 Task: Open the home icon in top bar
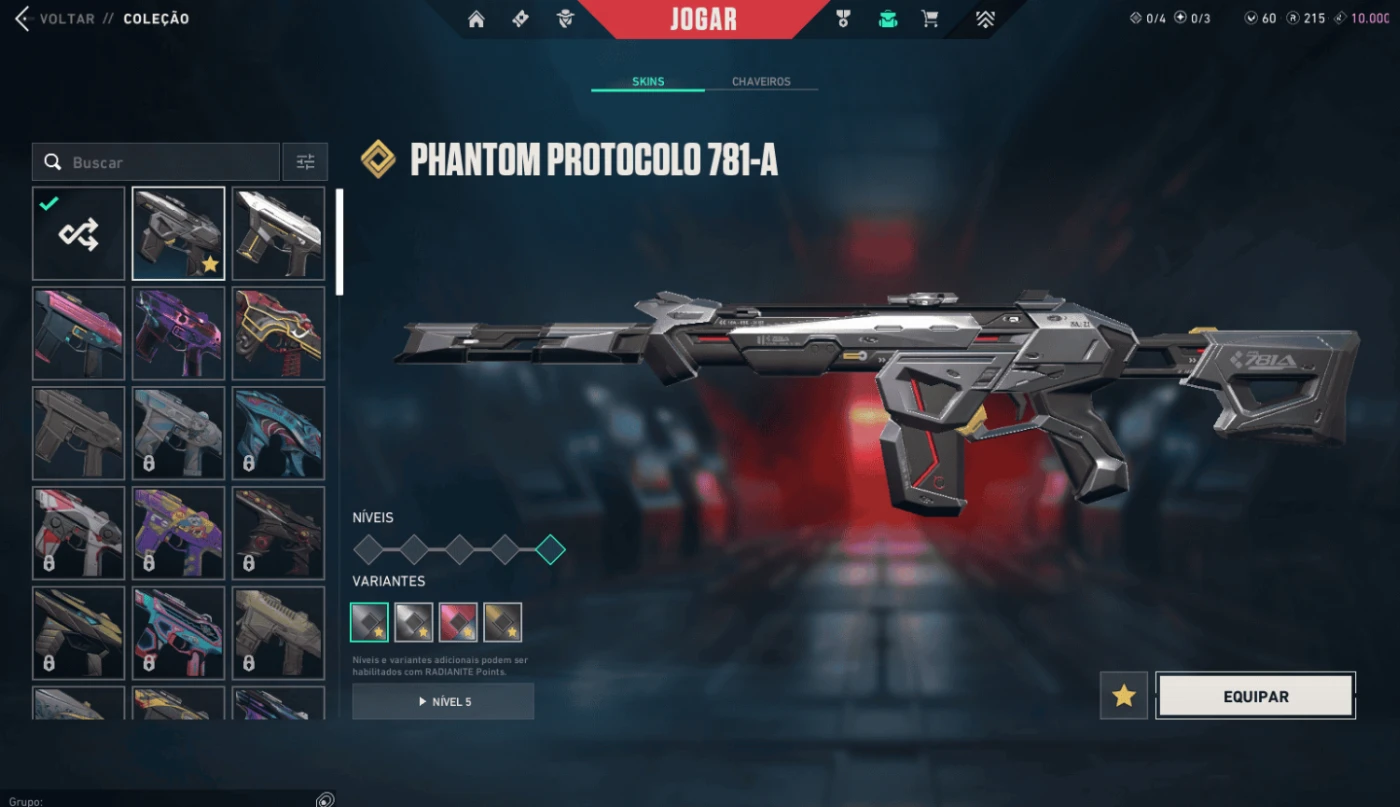click(476, 19)
